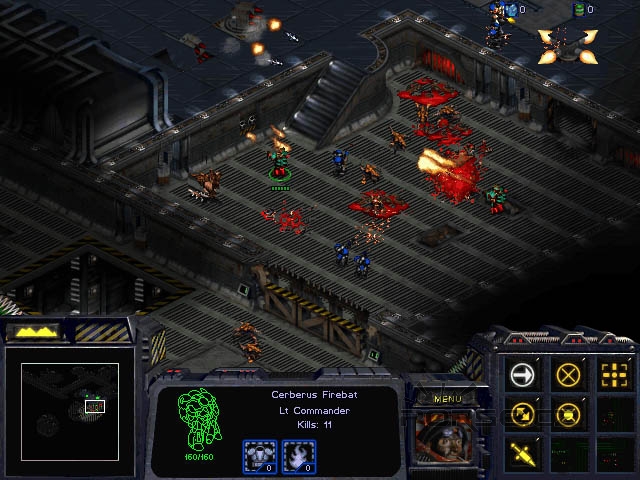Activate the Hold Position command
The width and height of the screenshot is (640, 480).
[568, 413]
